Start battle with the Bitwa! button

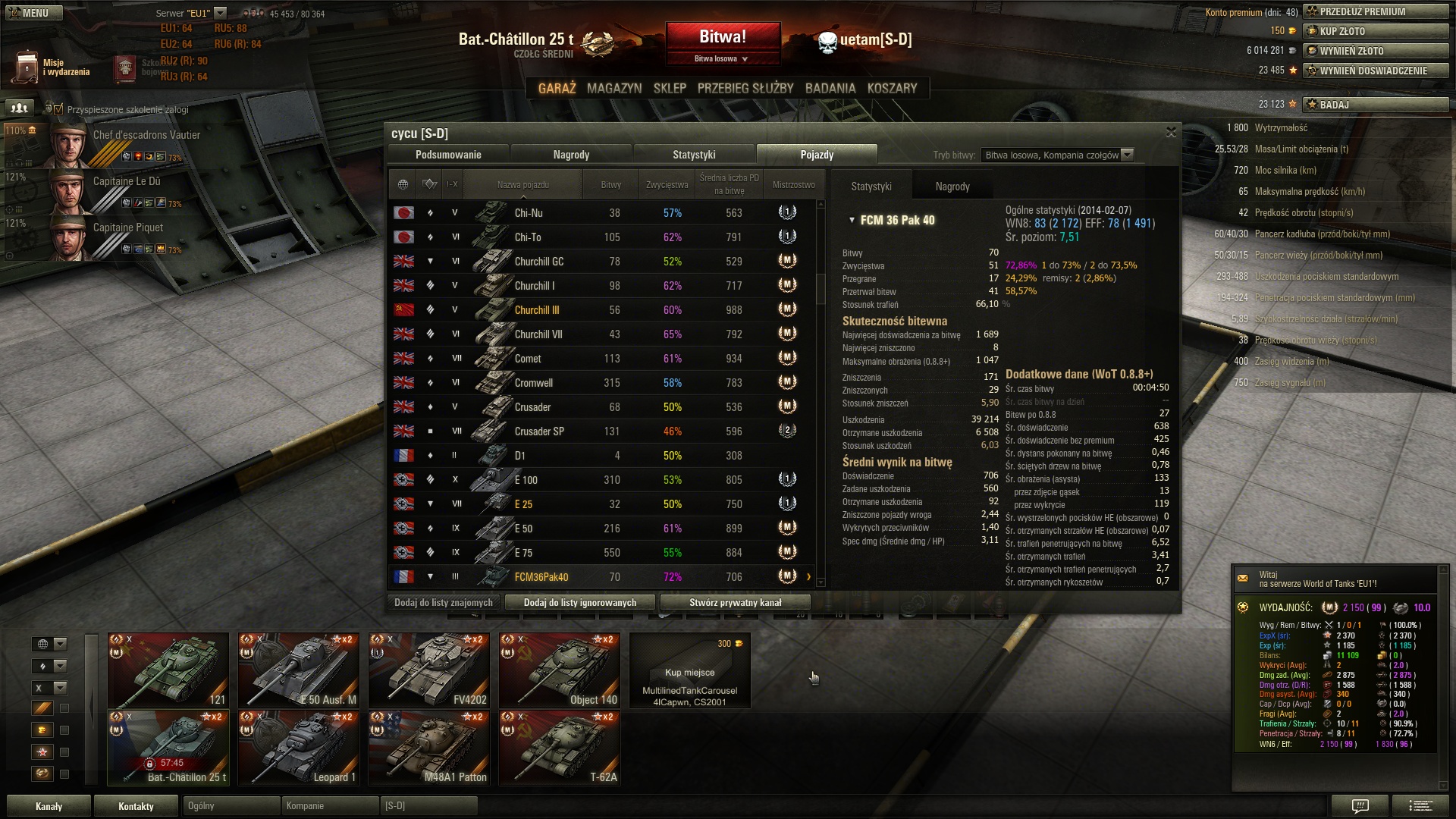click(723, 38)
